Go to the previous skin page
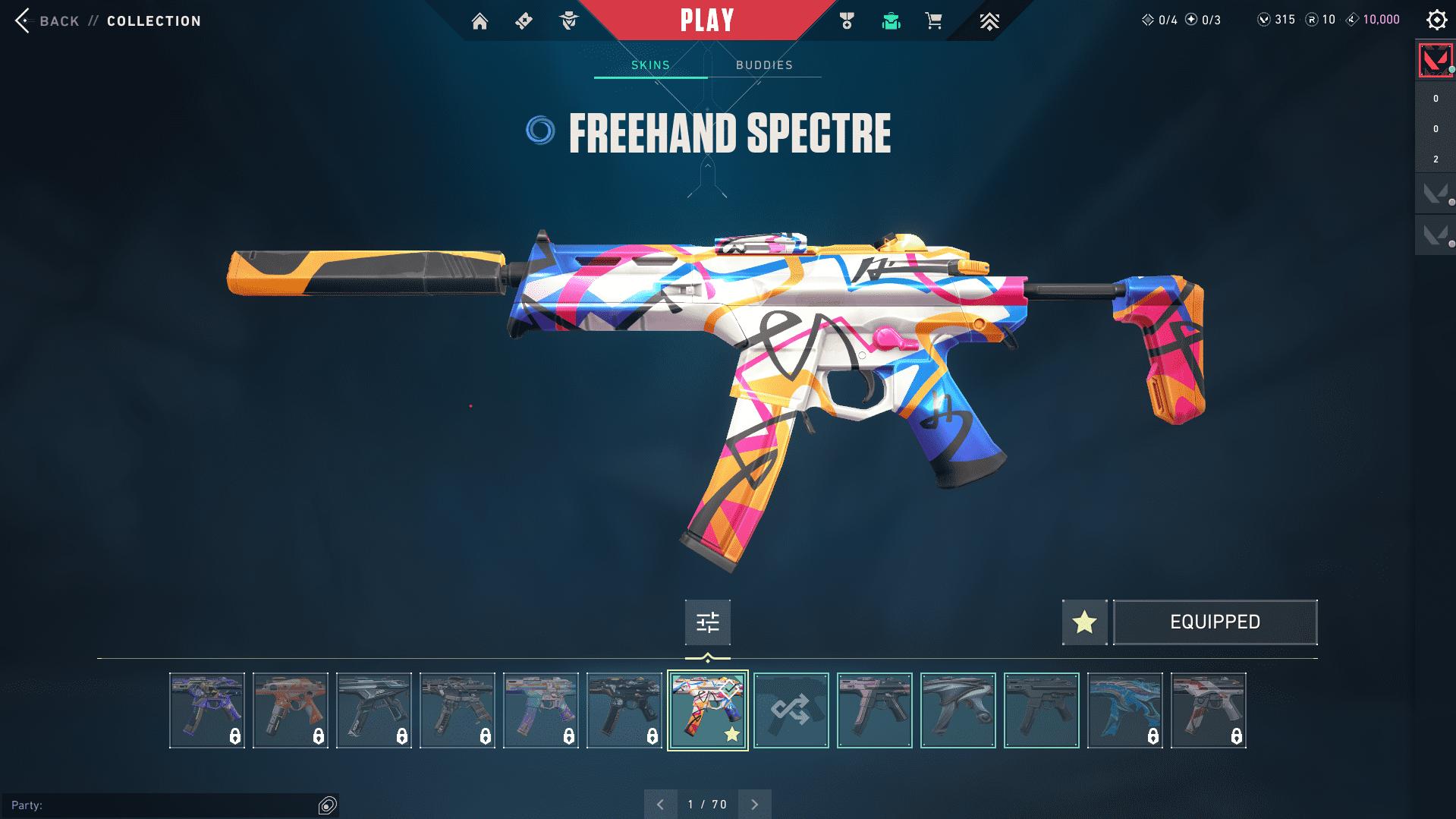The width and height of the screenshot is (1456, 819). tap(660, 805)
